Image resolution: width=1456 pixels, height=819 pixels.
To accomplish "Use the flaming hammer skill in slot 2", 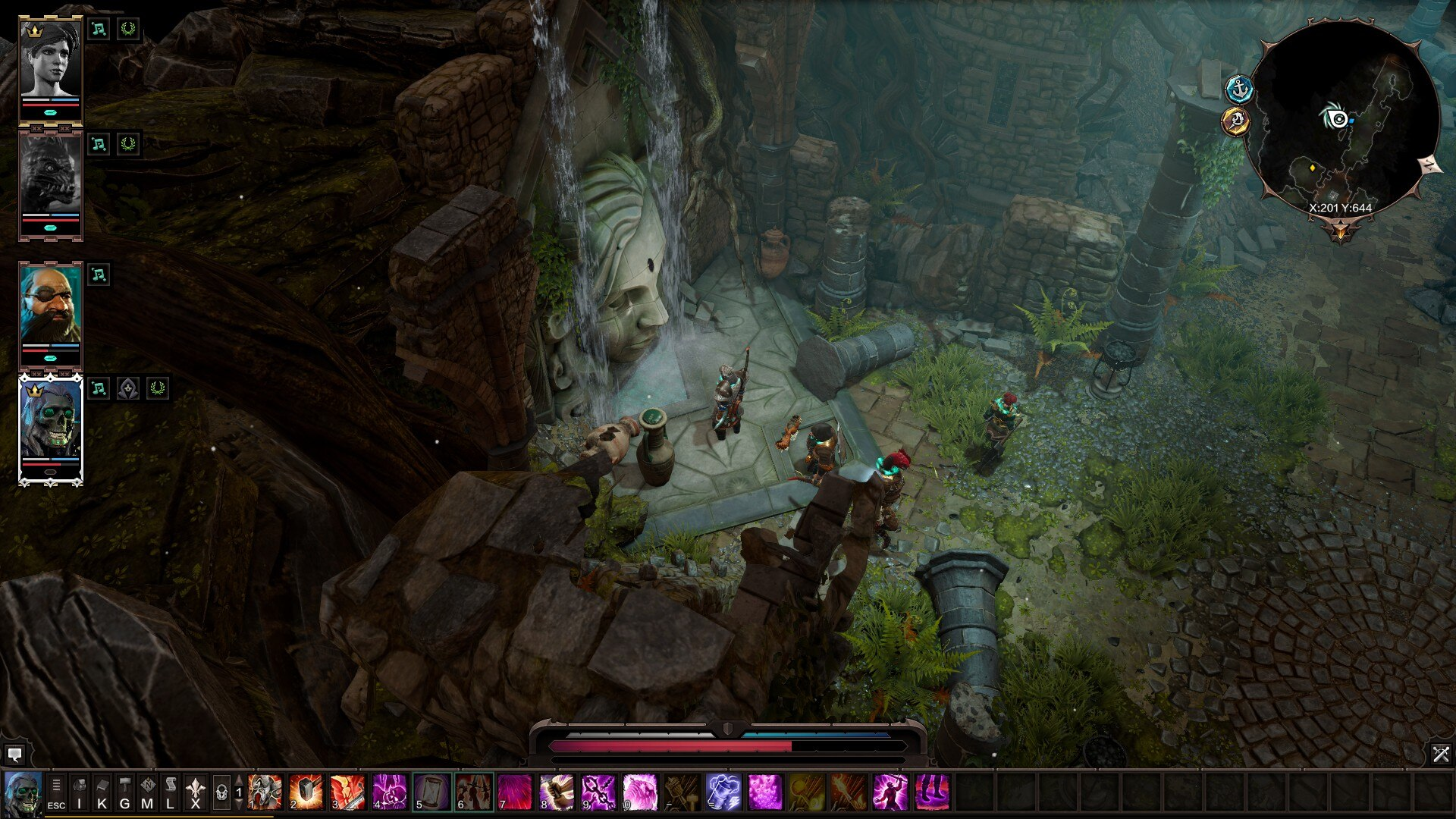I will click(306, 792).
